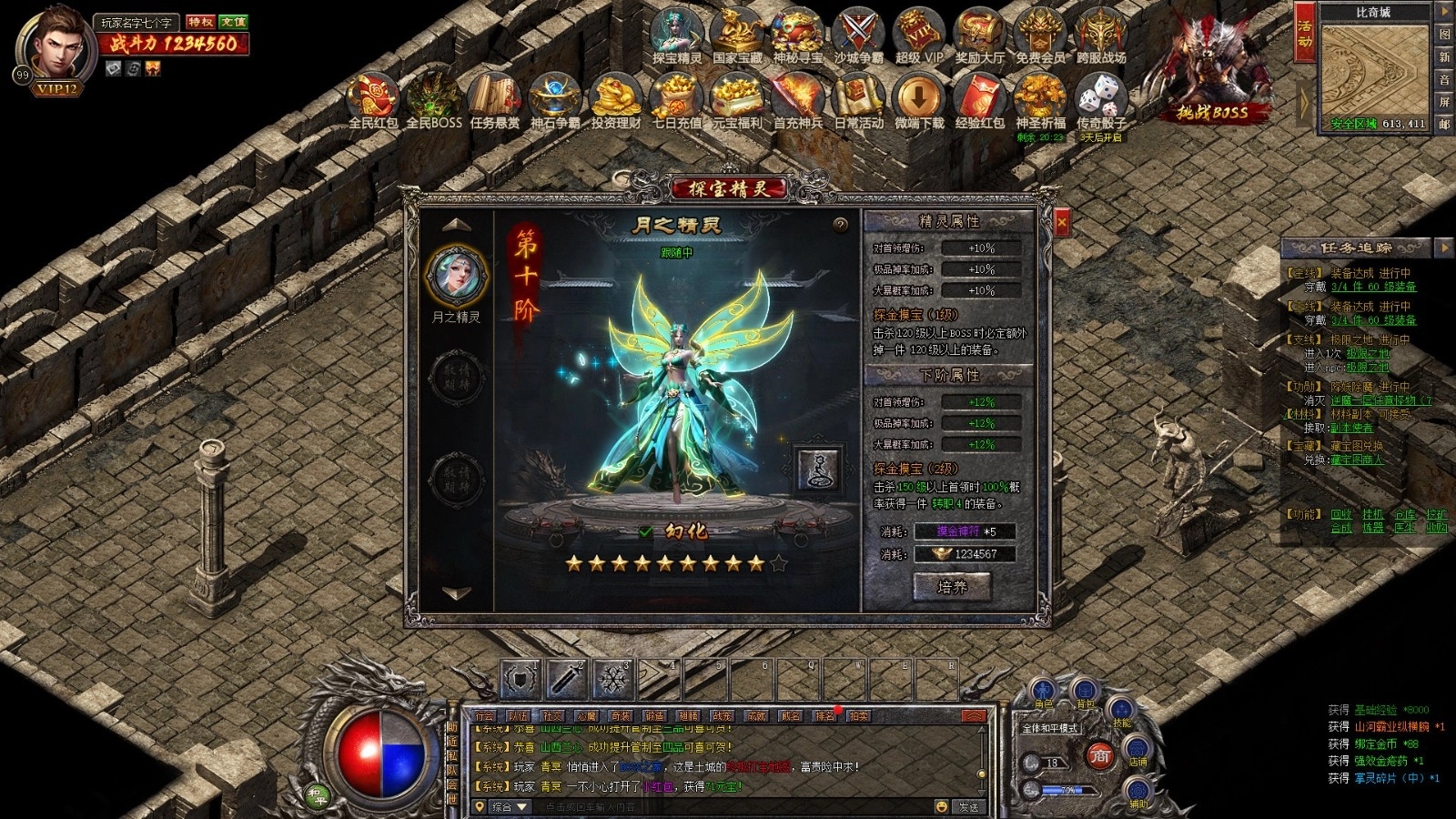Open the 综合 chat channel dropdown

(510, 807)
